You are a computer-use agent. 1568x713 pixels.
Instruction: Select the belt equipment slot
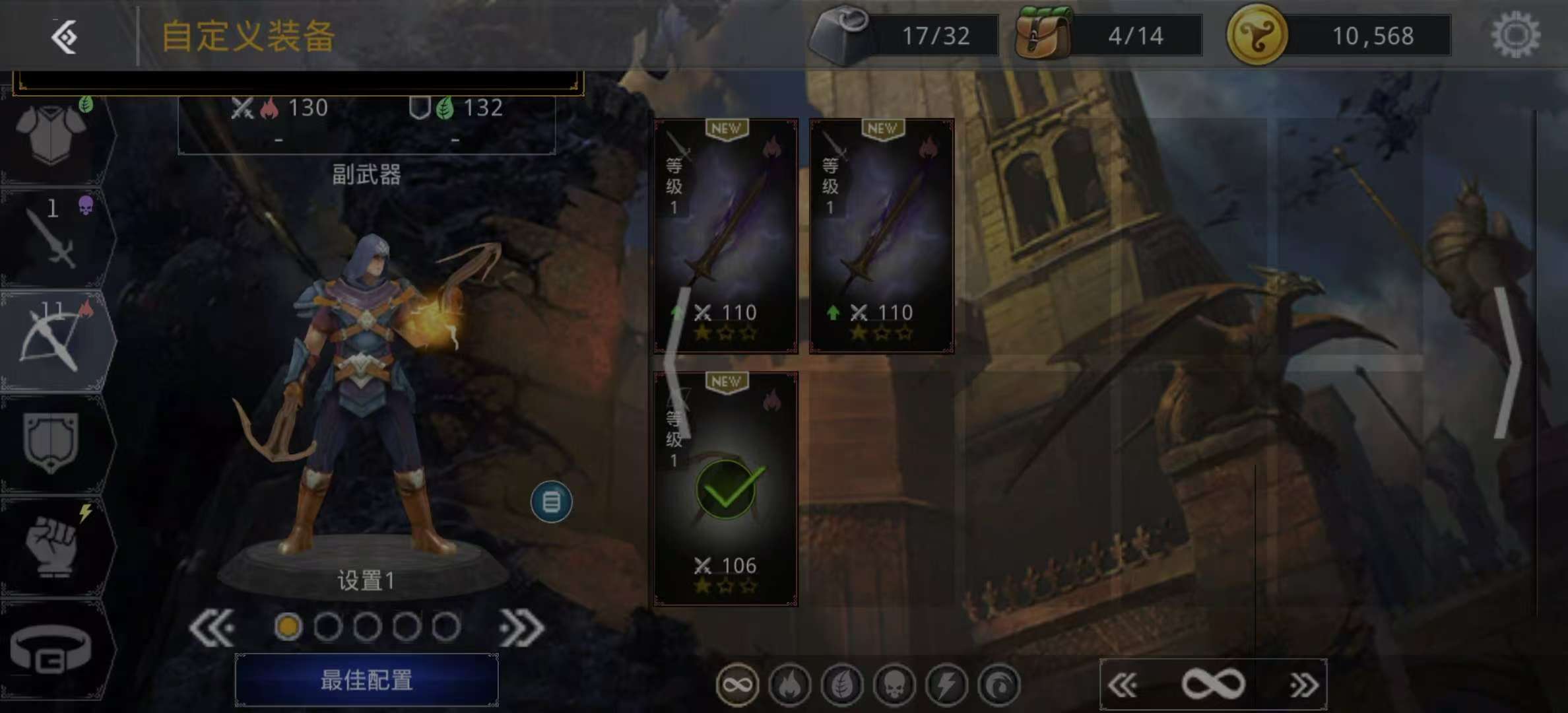(51, 650)
